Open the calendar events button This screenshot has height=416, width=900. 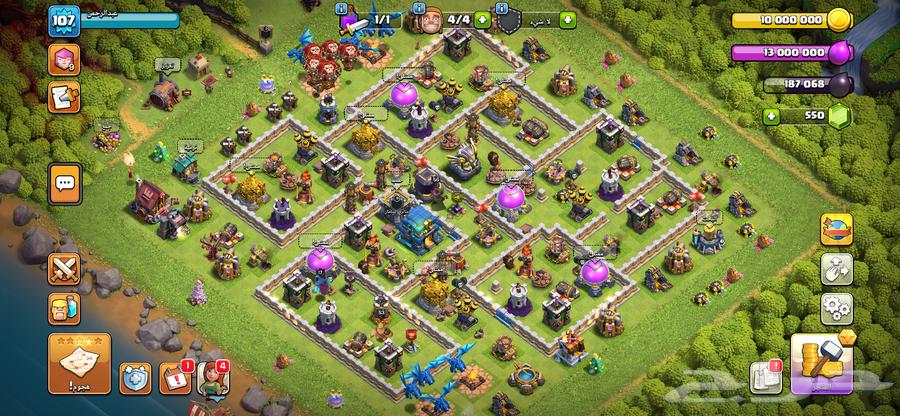[x=175, y=378]
